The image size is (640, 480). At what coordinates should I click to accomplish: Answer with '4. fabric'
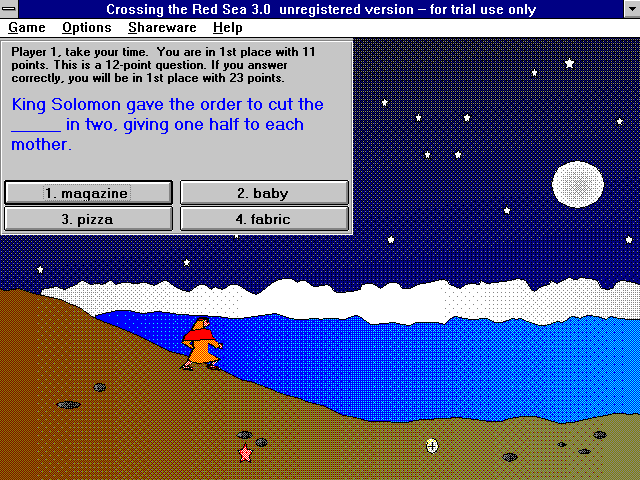(x=264, y=218)
